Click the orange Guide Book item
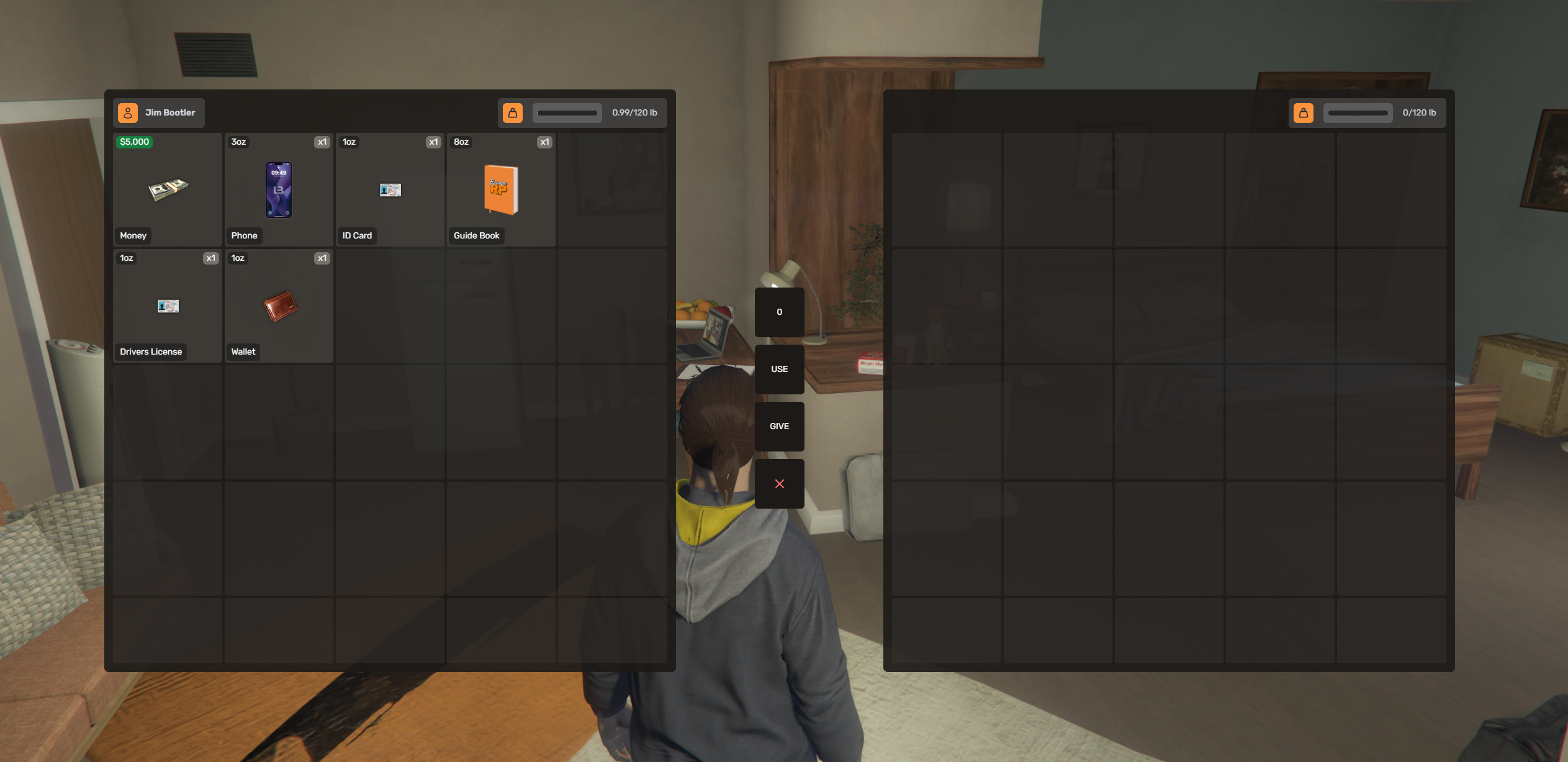Viewport: 1568px width, 762px height. (x=500, y=189)
